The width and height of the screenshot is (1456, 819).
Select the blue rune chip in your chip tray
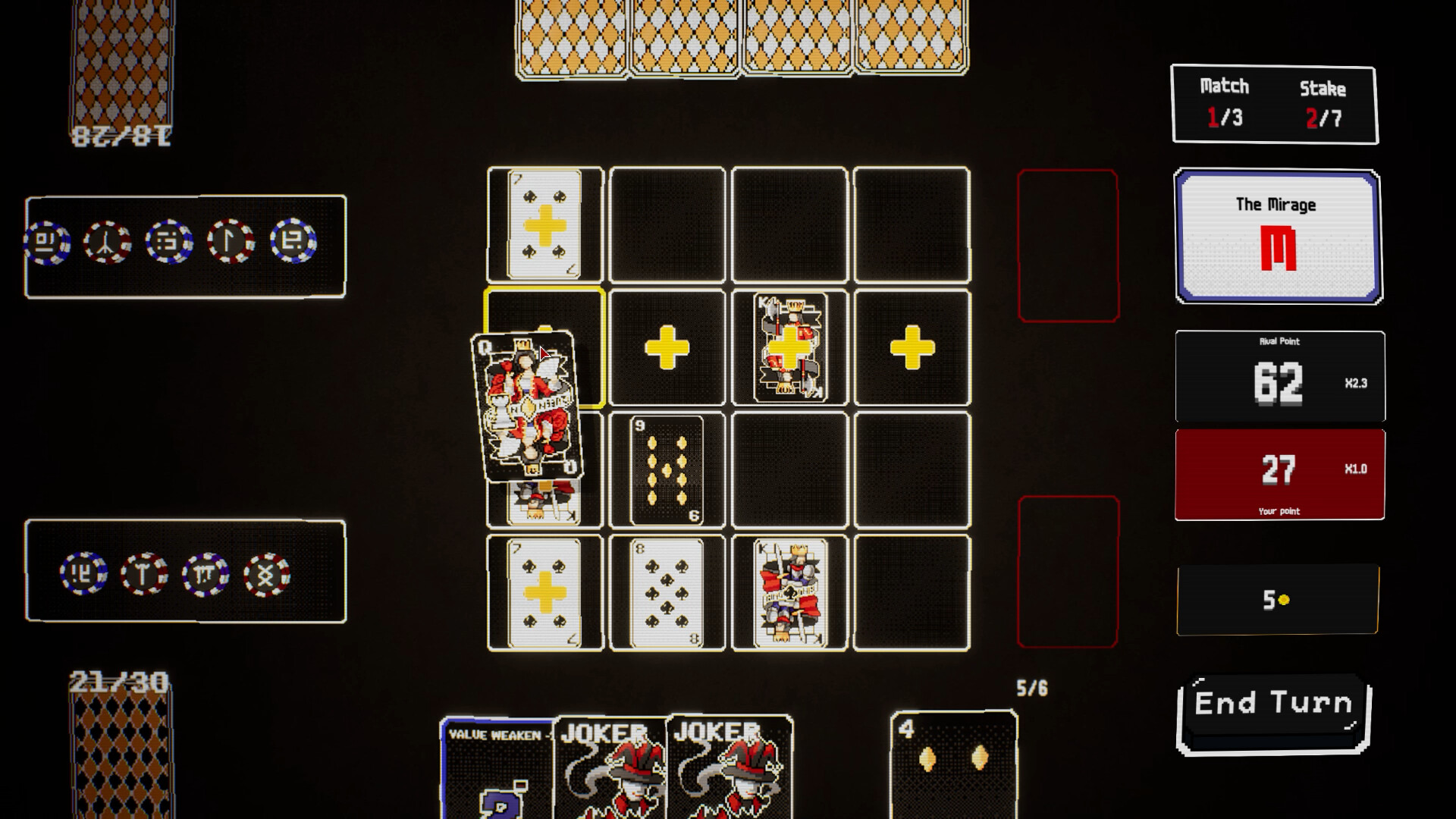click(x=83, y=574)
